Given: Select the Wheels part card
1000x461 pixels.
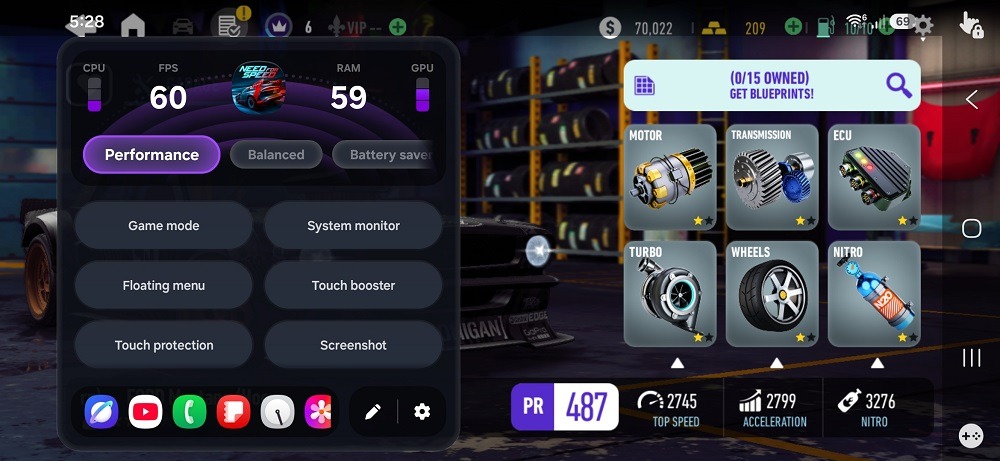Looking at the screenshot, I should tap(772, 293).
